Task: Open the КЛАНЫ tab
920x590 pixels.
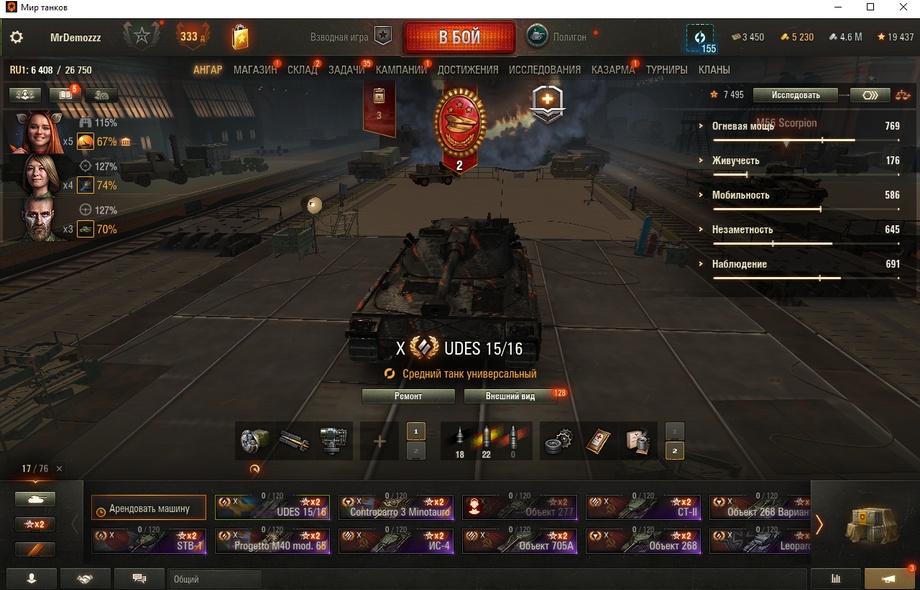Action: [714, 70]
